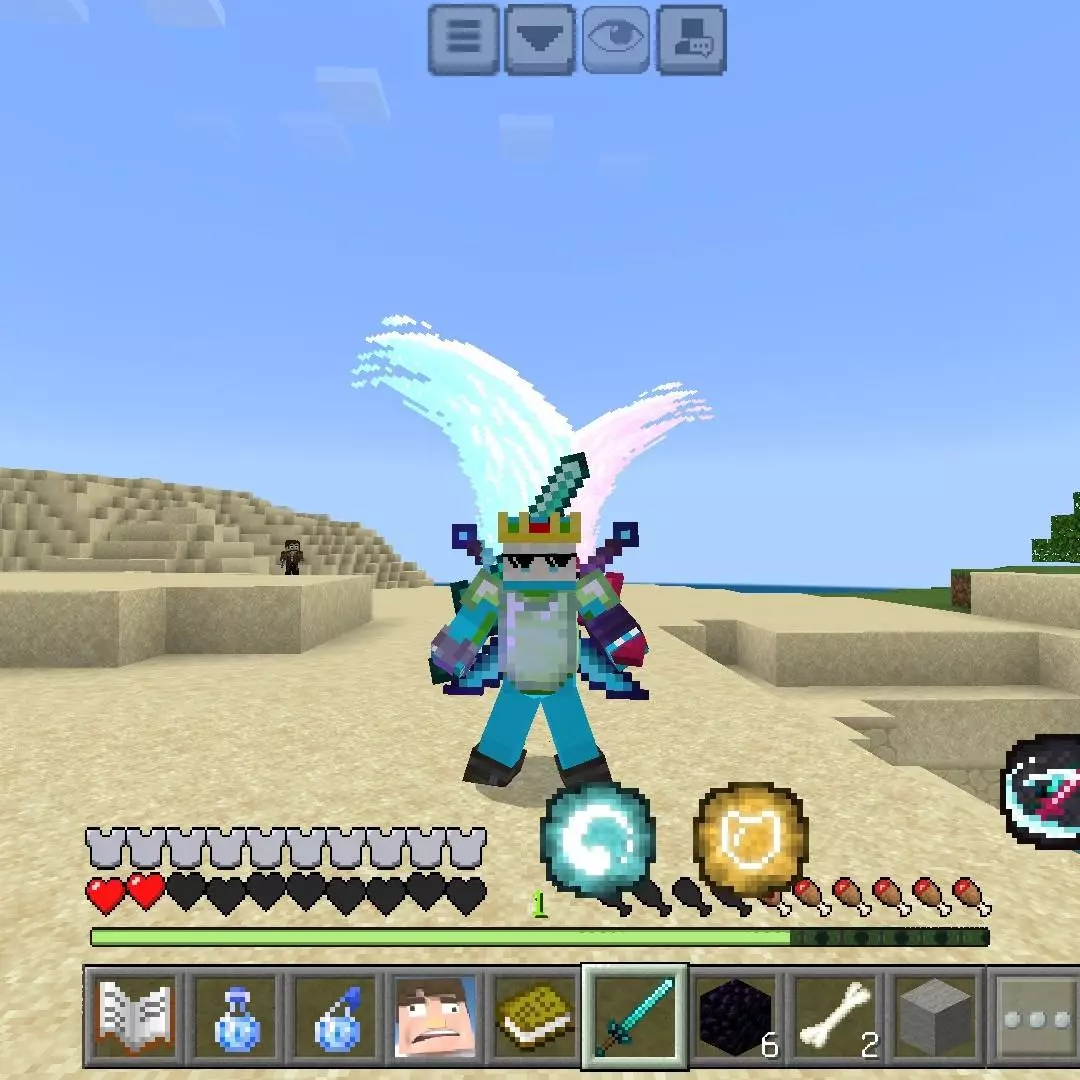This screenshot has height=1080, width=1080.
Task: Select the yellow book hotbar slot
Action: coord(535,1018)
